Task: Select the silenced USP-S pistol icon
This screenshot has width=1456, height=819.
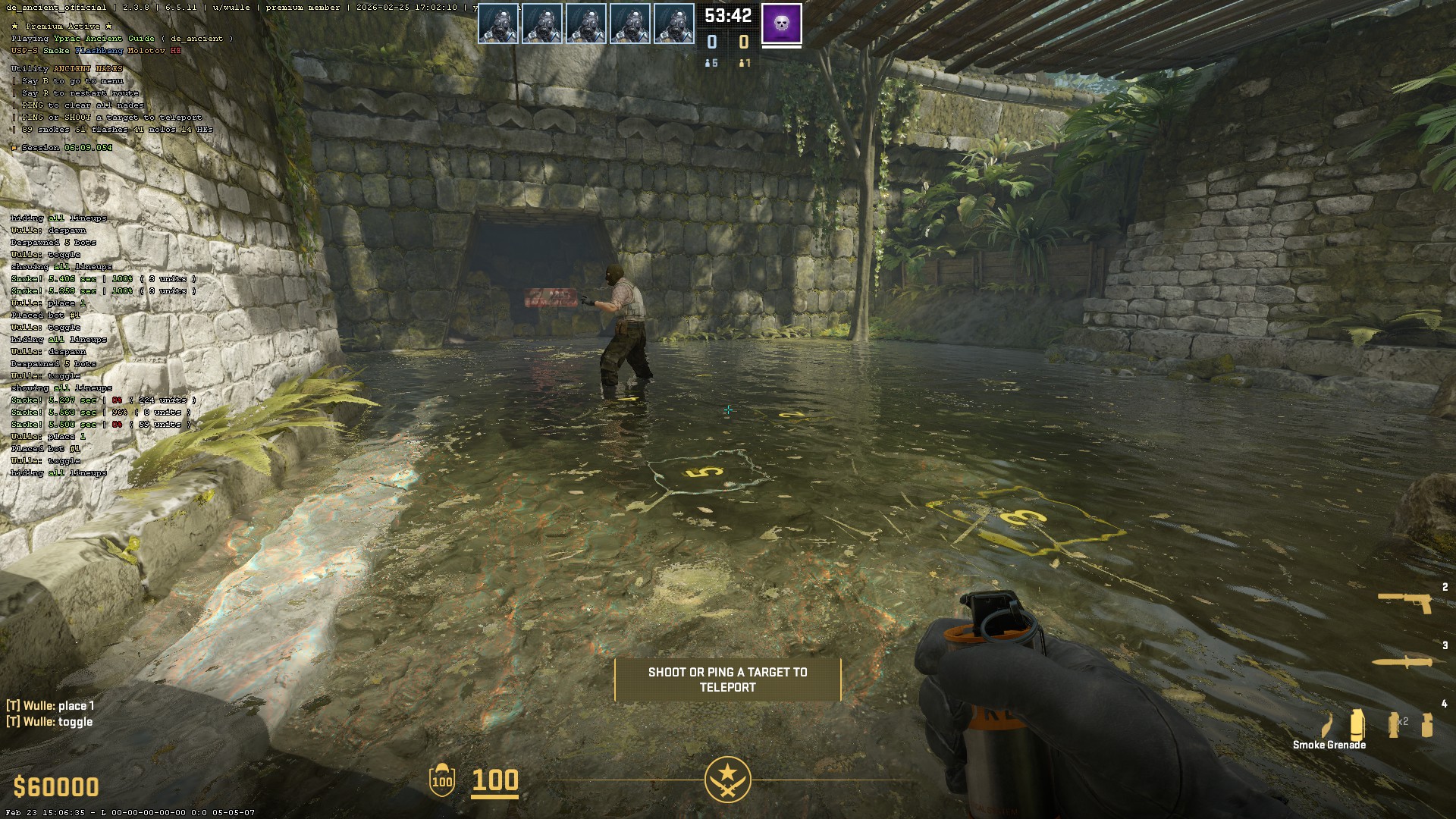Action: coord(1404,601)
